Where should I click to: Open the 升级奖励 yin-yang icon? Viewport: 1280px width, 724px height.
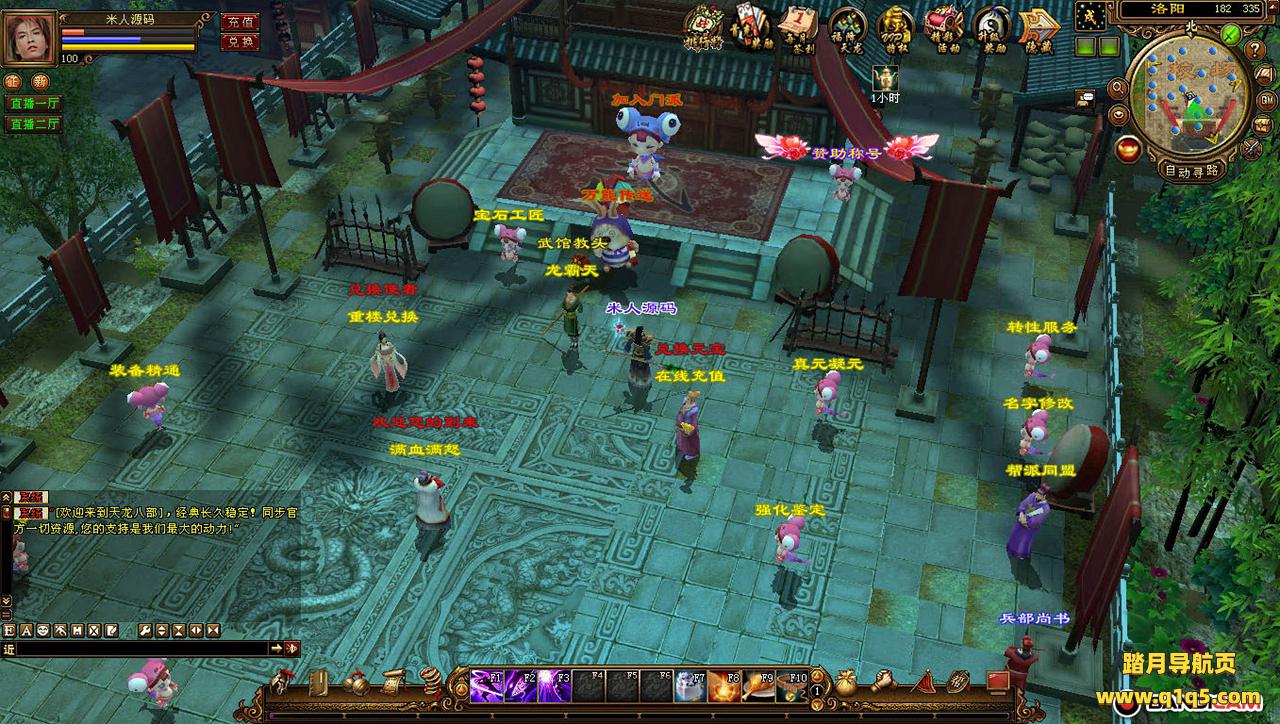(x=990, y=27)
